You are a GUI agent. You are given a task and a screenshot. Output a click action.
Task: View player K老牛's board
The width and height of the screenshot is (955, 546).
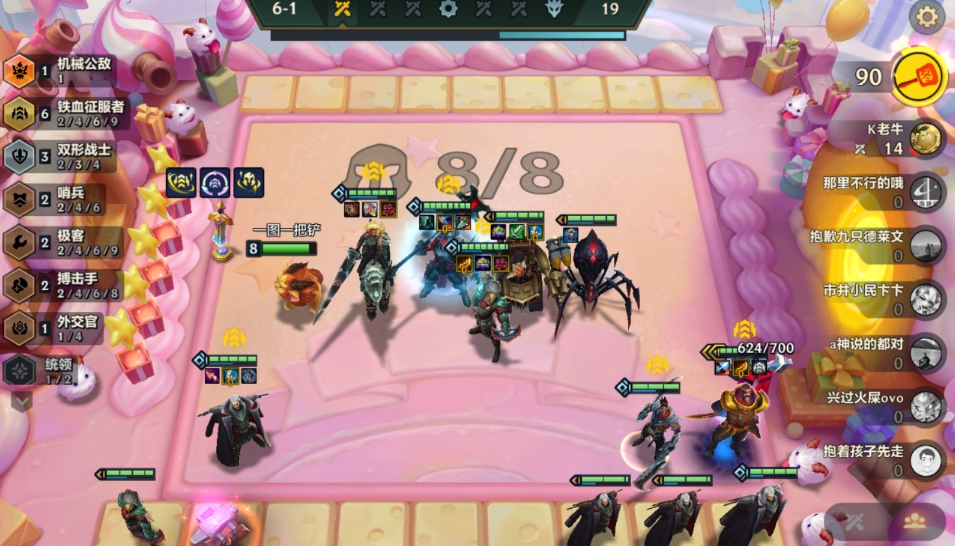click(x=927, y=139)
